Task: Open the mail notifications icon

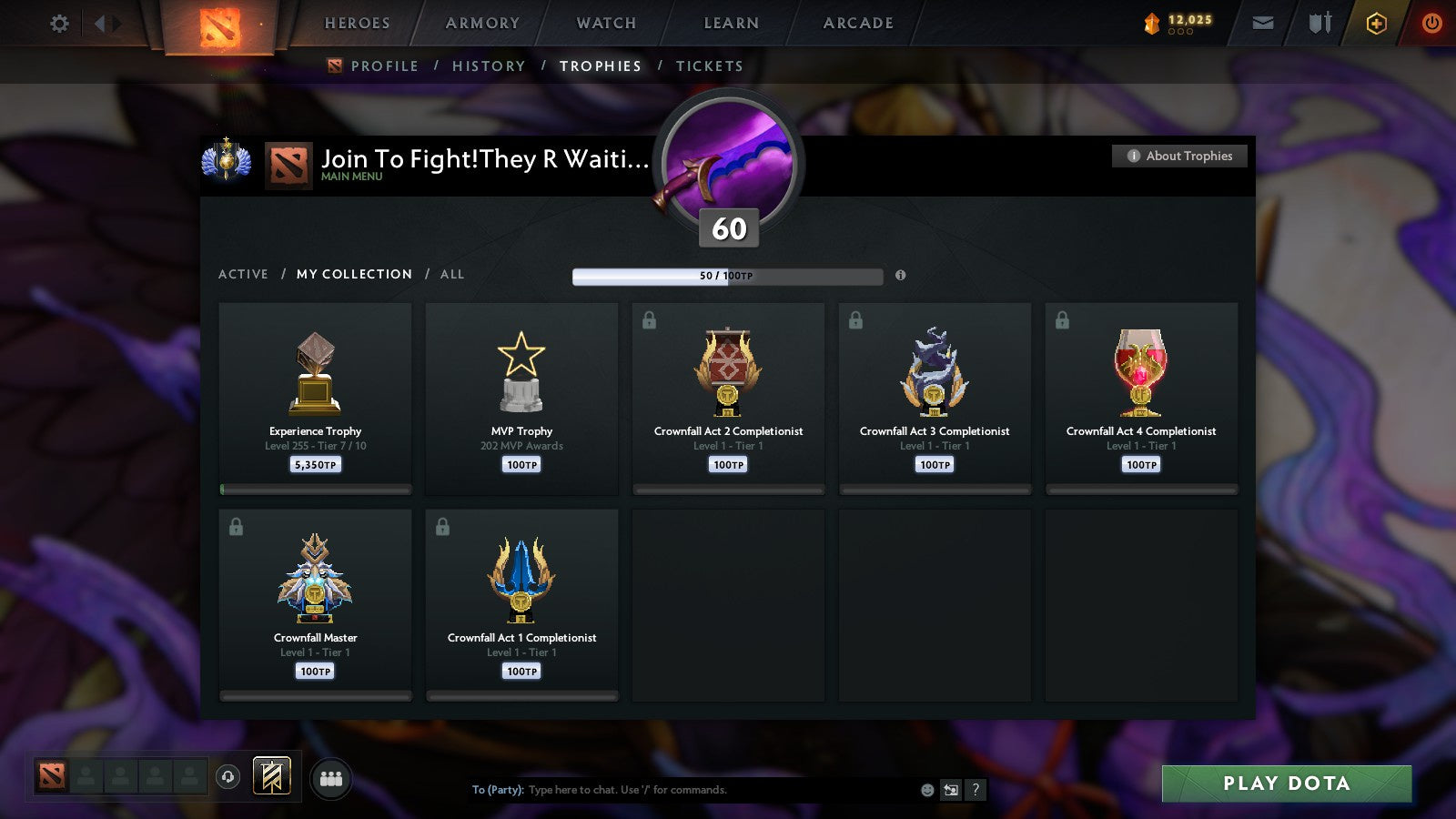Action: tap(1263, 23)
